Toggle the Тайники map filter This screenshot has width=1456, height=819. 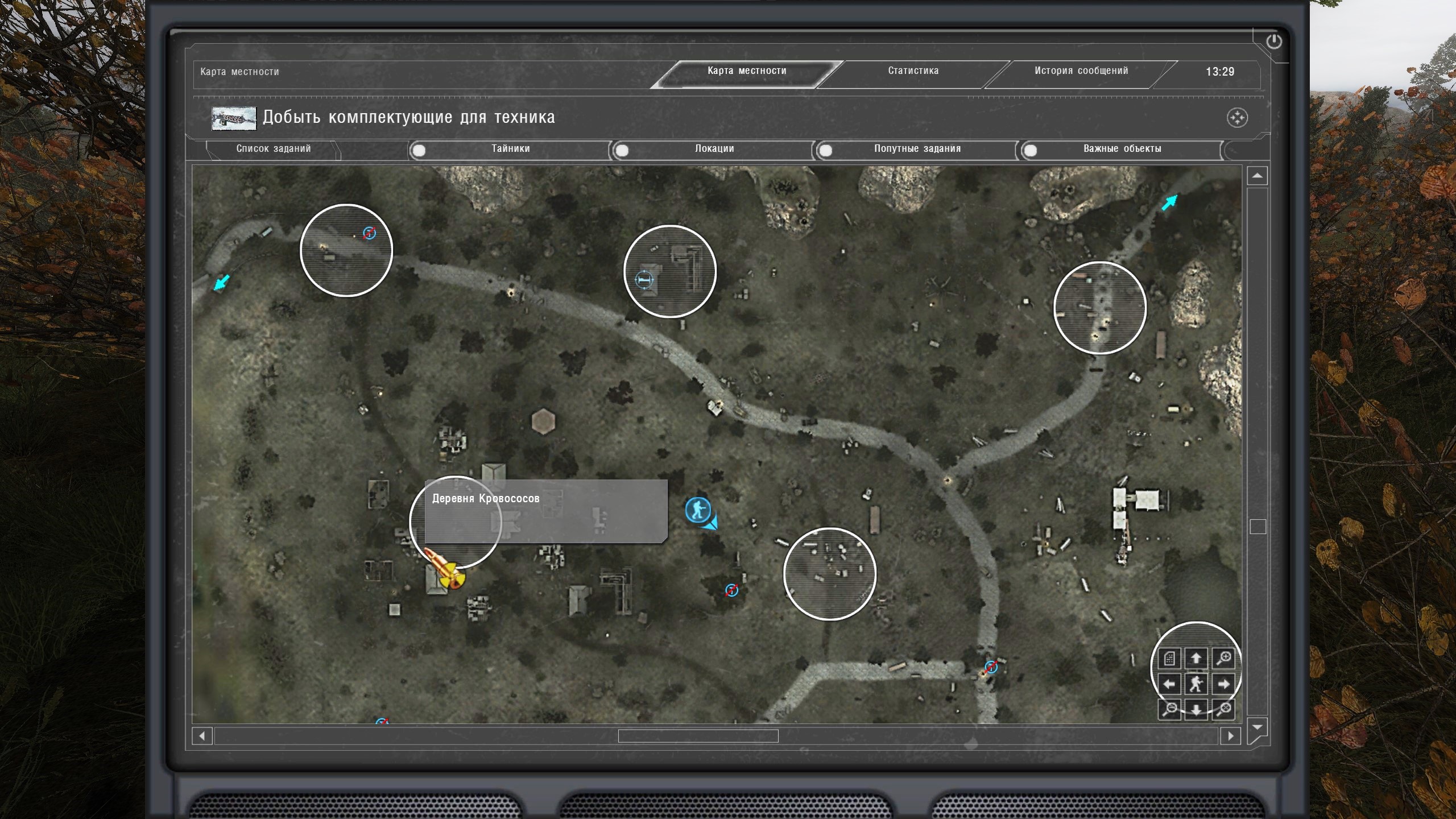[x=419, y=151]
